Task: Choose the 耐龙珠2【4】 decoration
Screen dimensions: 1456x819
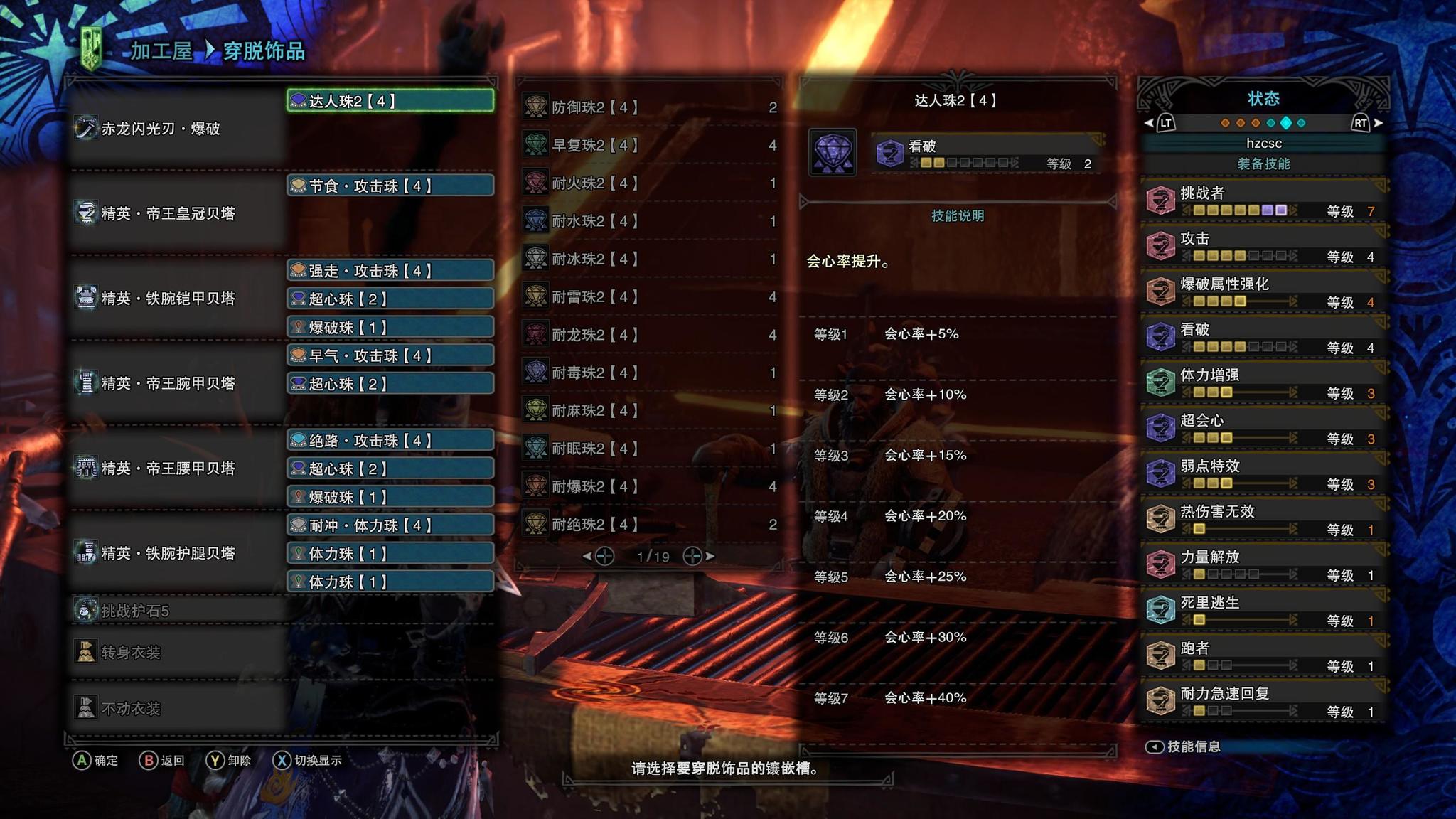Action: point(649,335)
